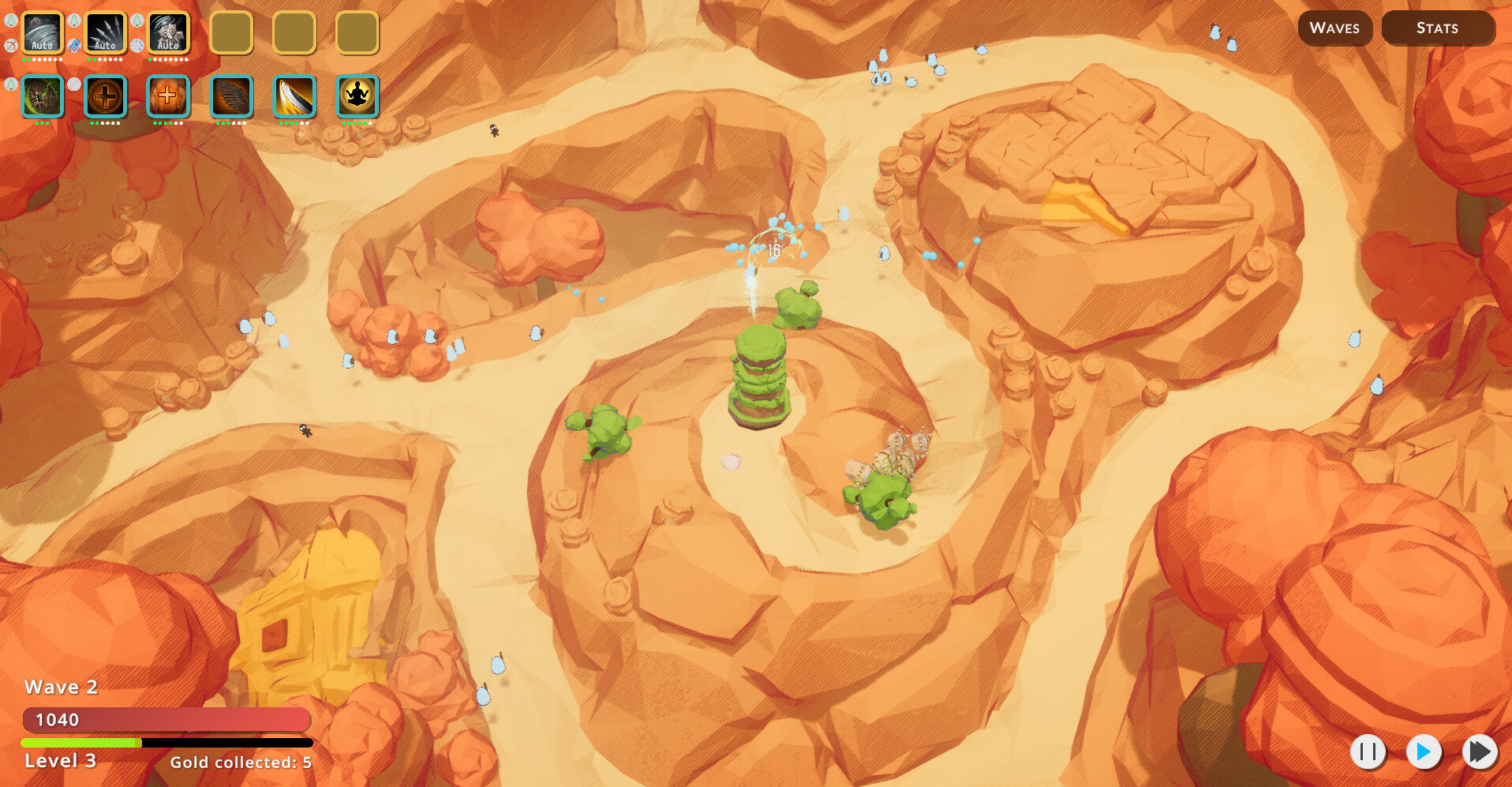Screen dimensions: 1512x787
Task: Select the dark wing ability
Action: click(x=230, y=97)
